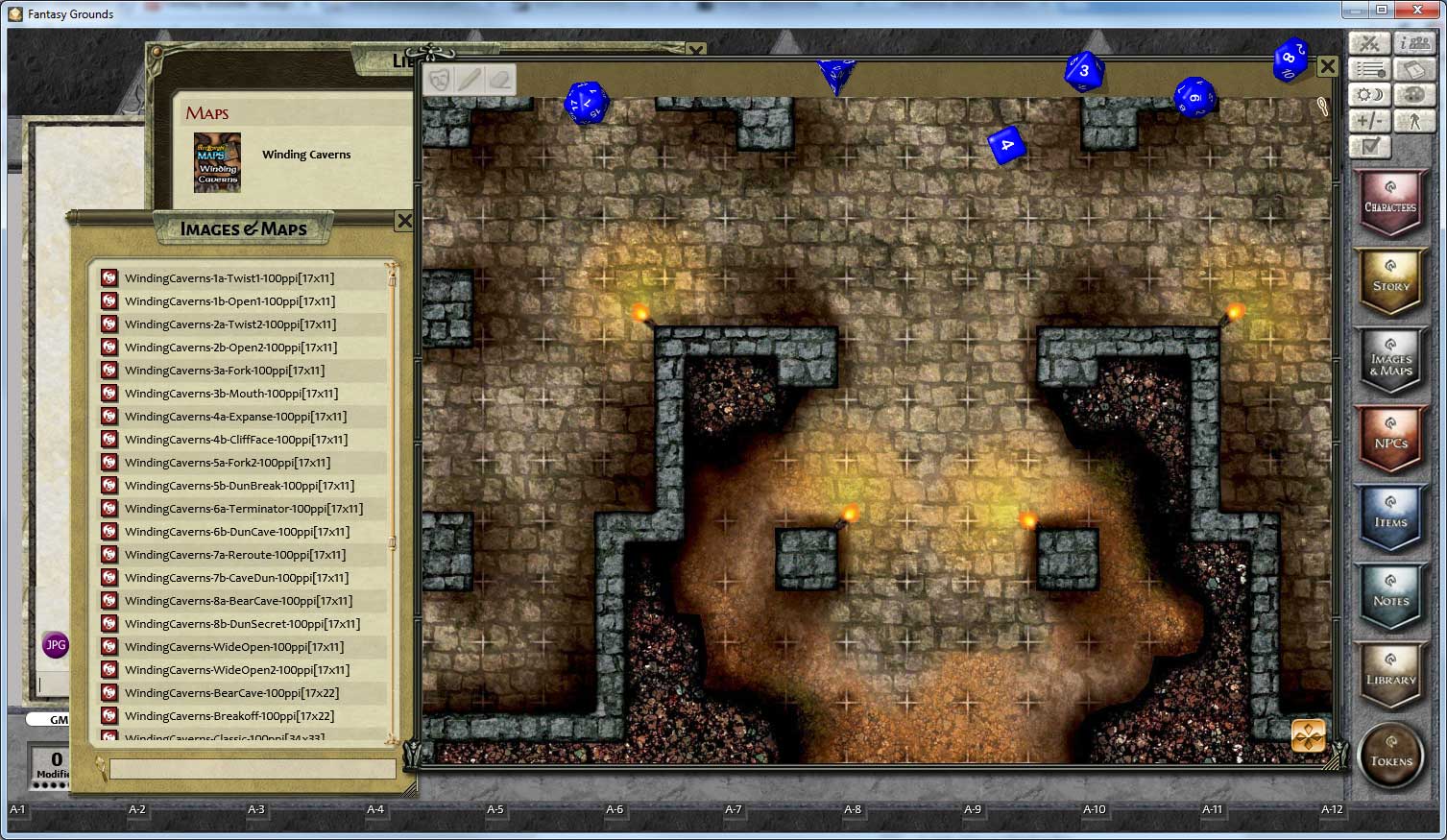Image resolution: width=1447 pixels, height=840 pixels.
Task: Open the module activation book icon
Action: tap(1413, 68)
